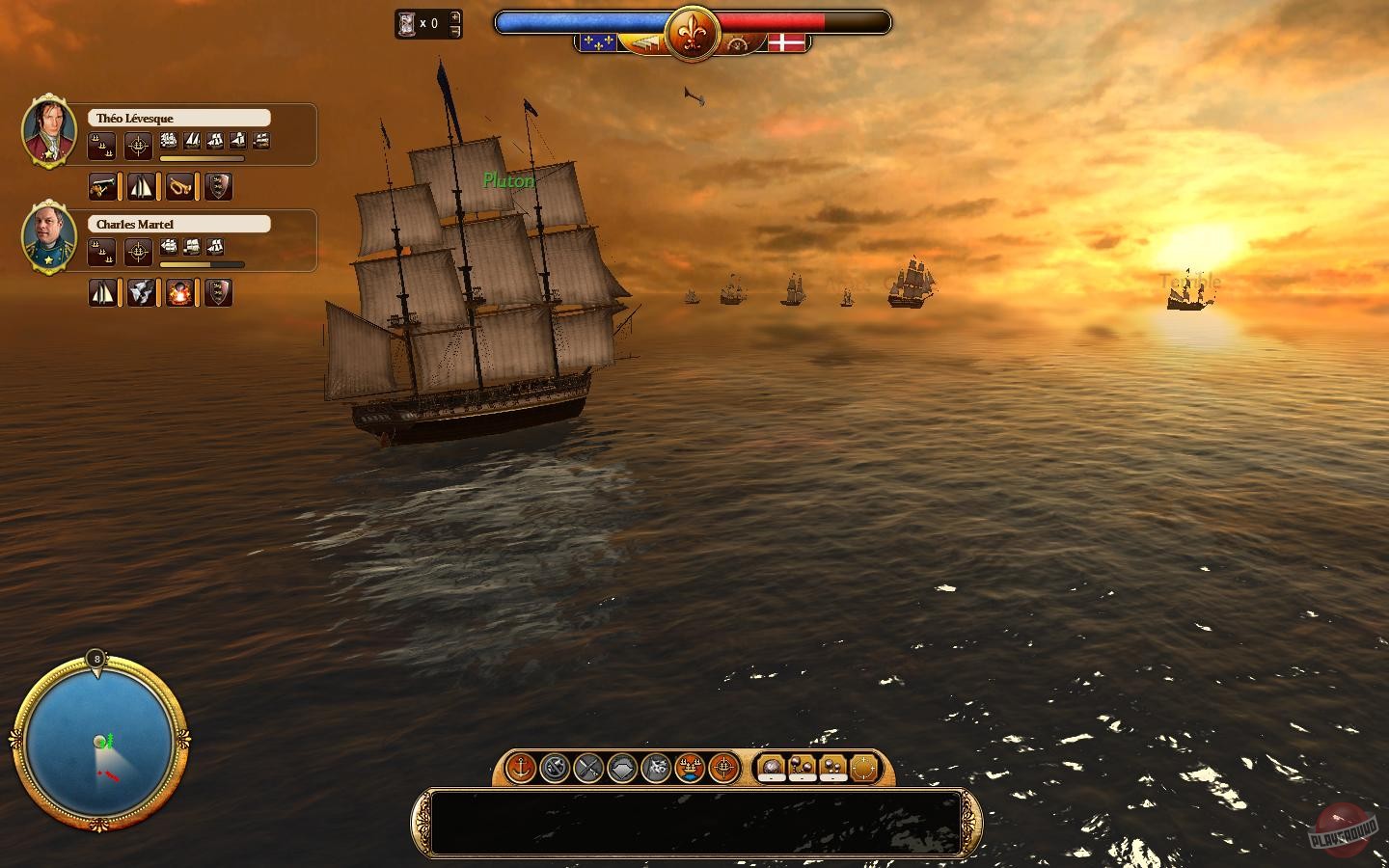1389x868 pixels.
Task: Click the plus stepper beside the hourglass counter
Action: (455, 17)
